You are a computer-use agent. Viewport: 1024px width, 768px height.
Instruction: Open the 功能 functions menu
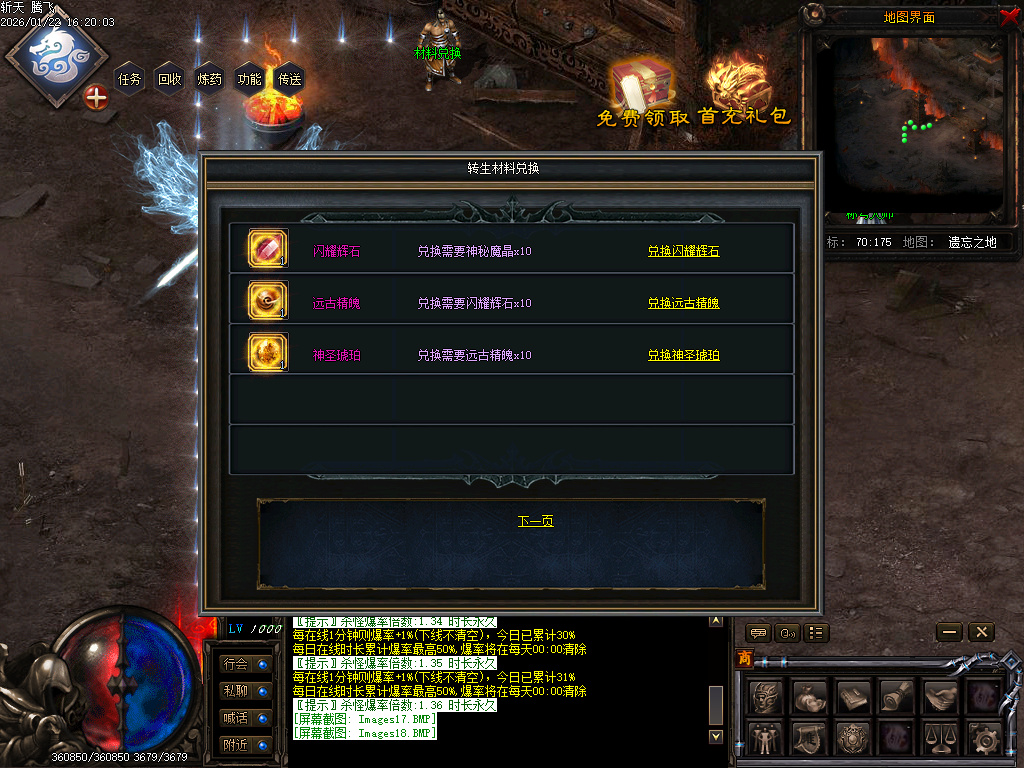click(x=249, y=79)
